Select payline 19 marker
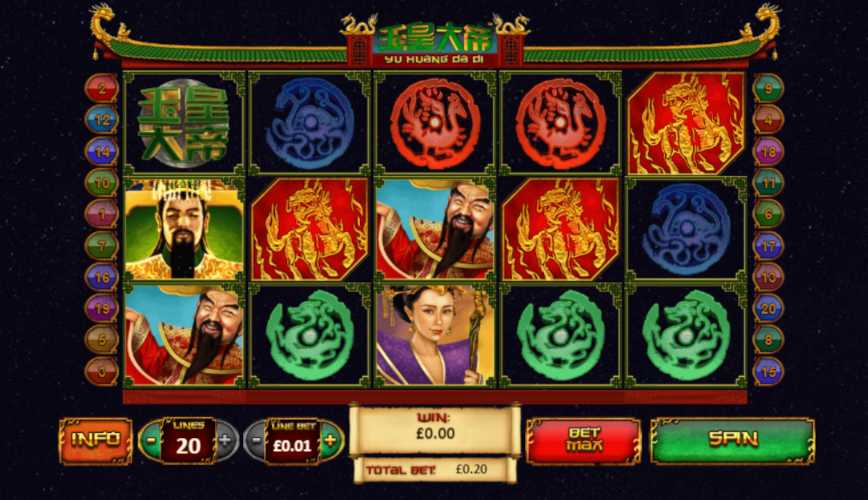868x500 pixels. coord(101,308)
